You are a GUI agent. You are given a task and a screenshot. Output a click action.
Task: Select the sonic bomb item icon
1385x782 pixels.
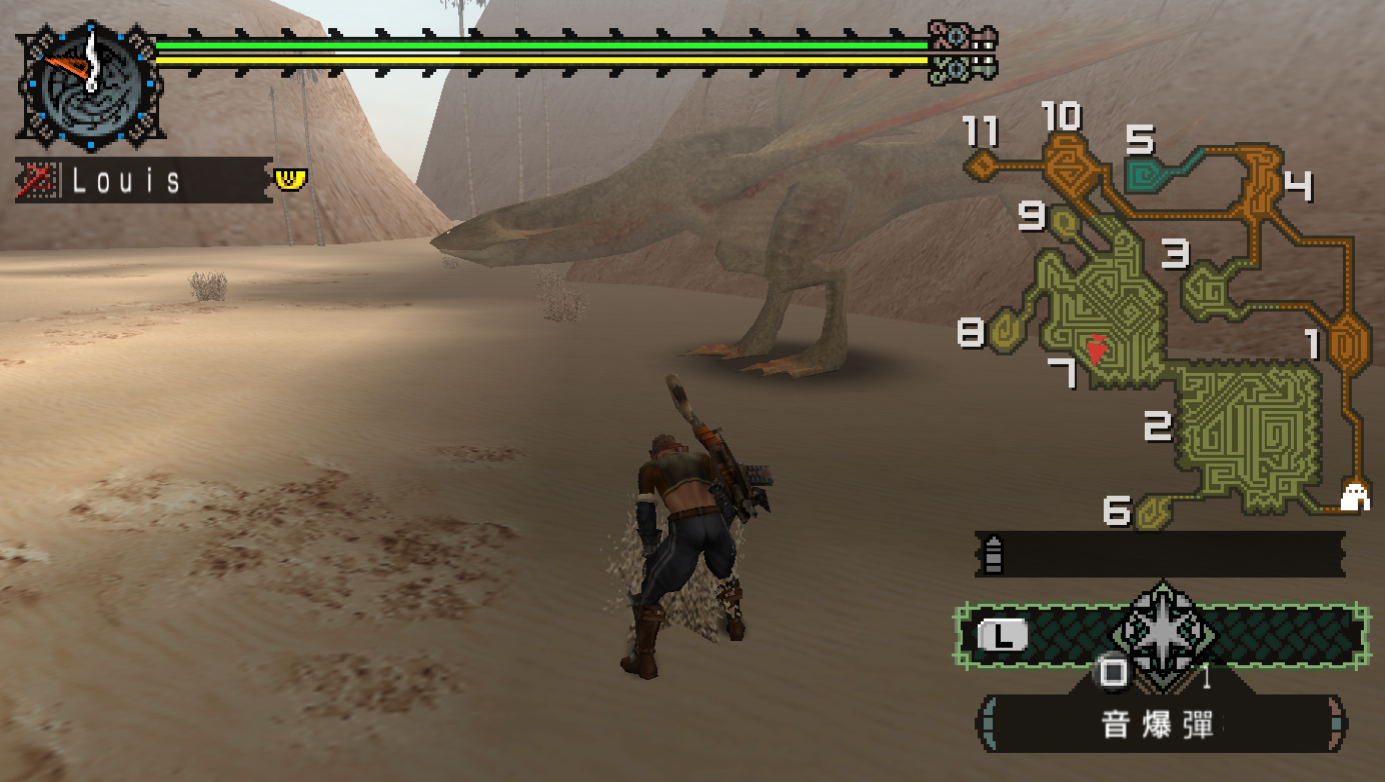(1164, 634)
